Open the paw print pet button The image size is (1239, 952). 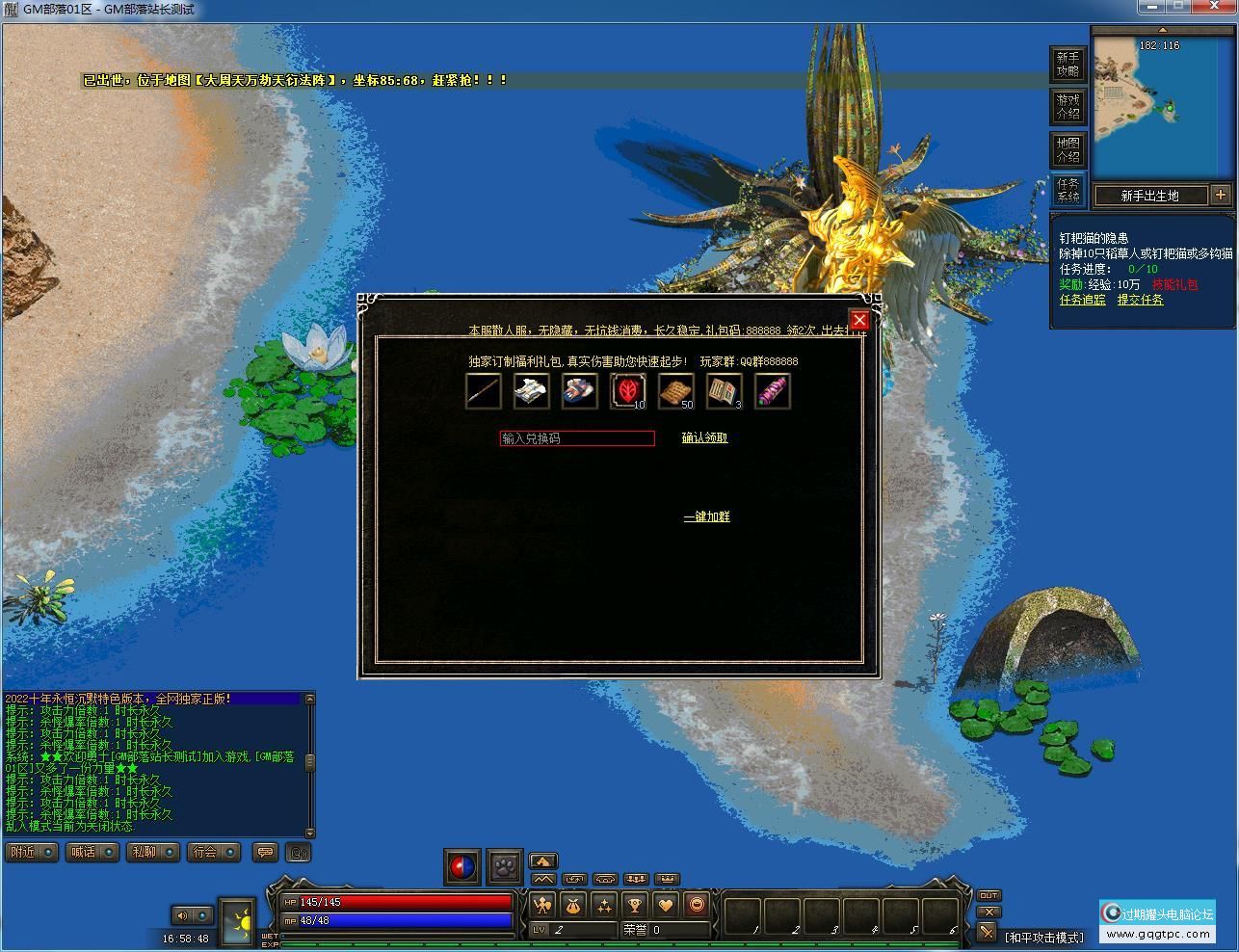point(505,866)
